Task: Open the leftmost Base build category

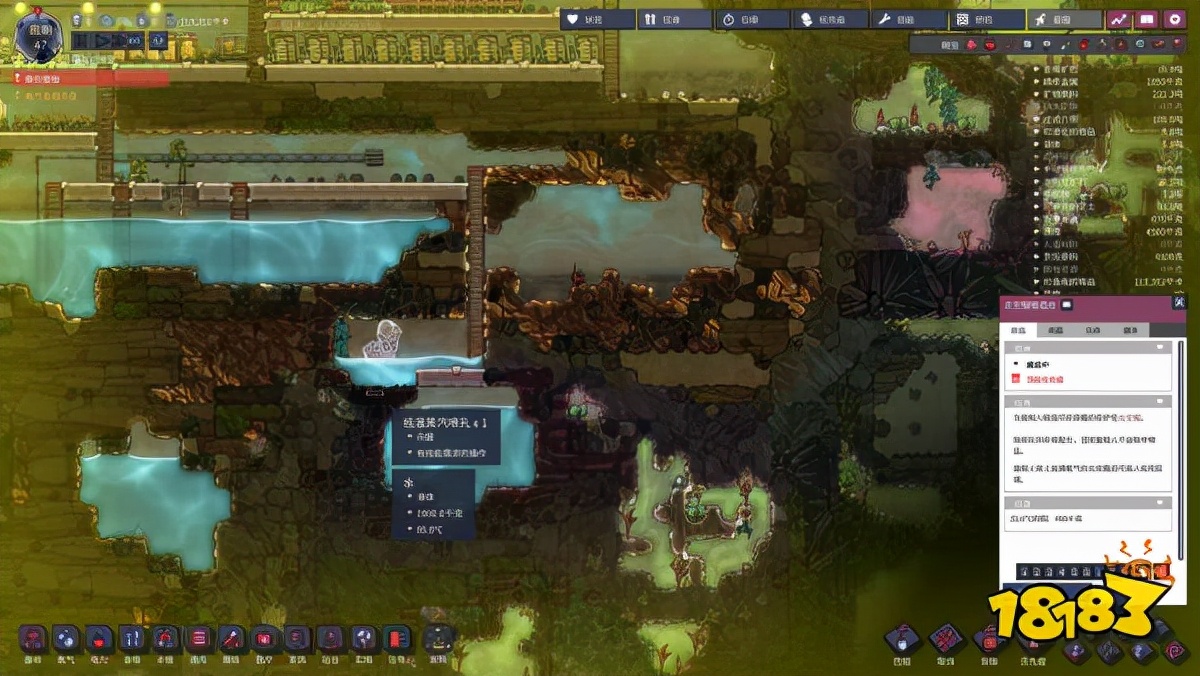Action: click(x=33, y=638)
